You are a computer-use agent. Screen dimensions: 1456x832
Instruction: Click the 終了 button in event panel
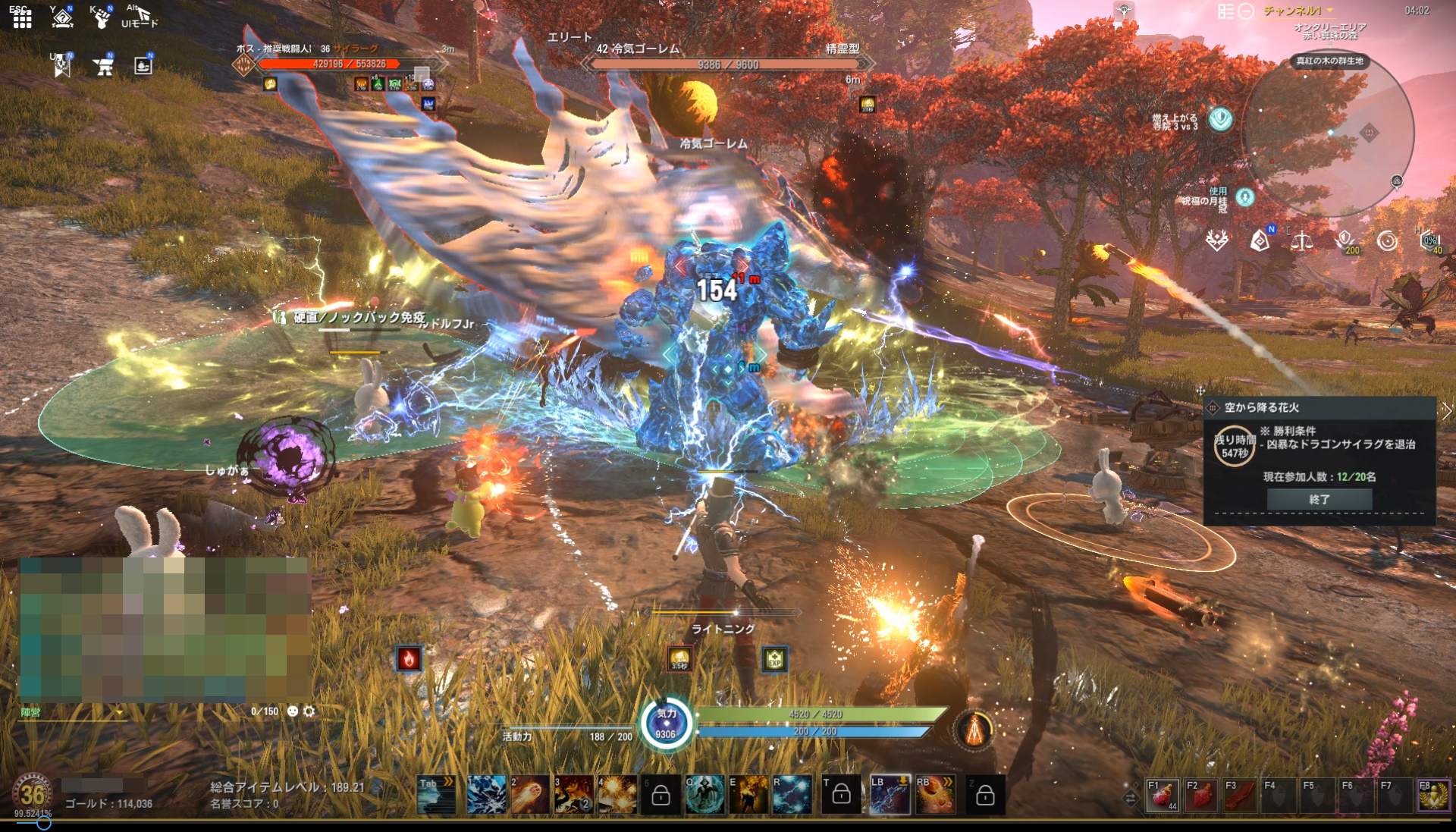(1319, 499)
